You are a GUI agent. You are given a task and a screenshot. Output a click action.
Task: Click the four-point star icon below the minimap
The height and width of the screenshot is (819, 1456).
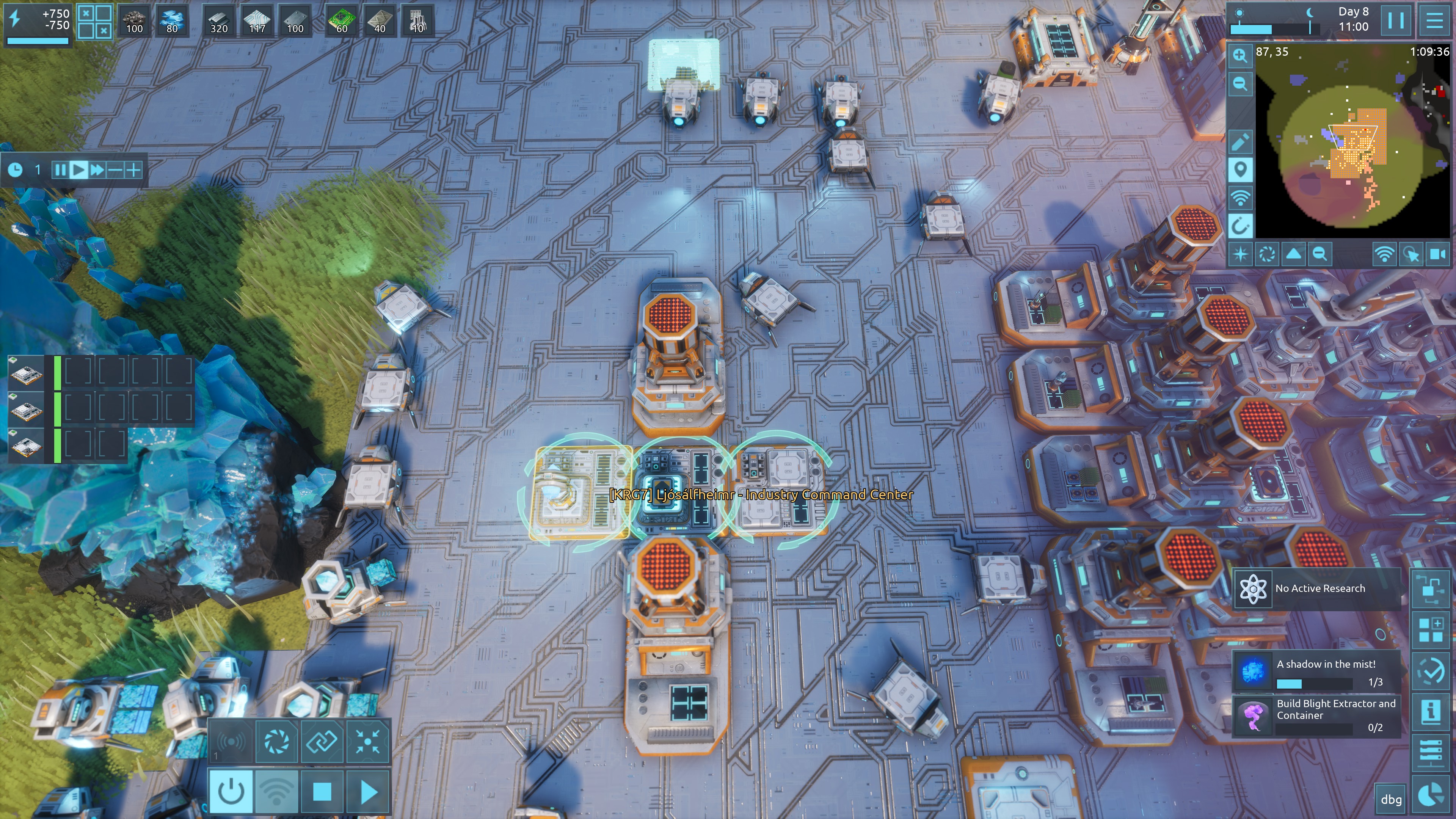pos(1241,254)
